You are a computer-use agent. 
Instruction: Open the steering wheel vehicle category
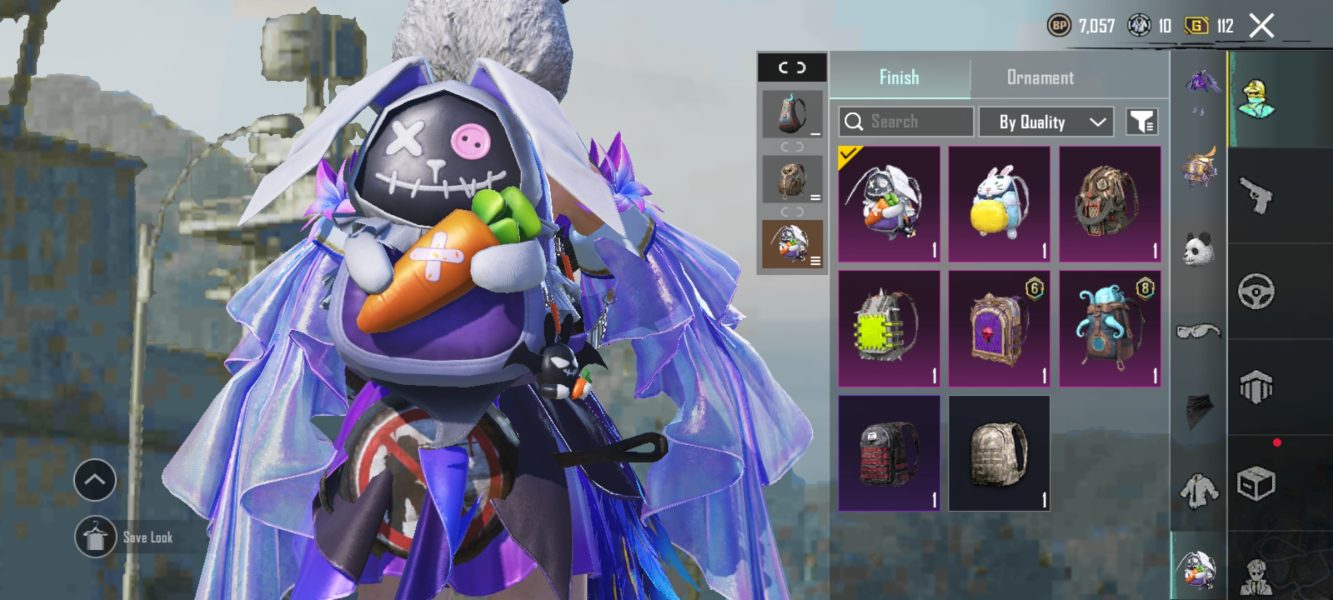[1256, 291]
